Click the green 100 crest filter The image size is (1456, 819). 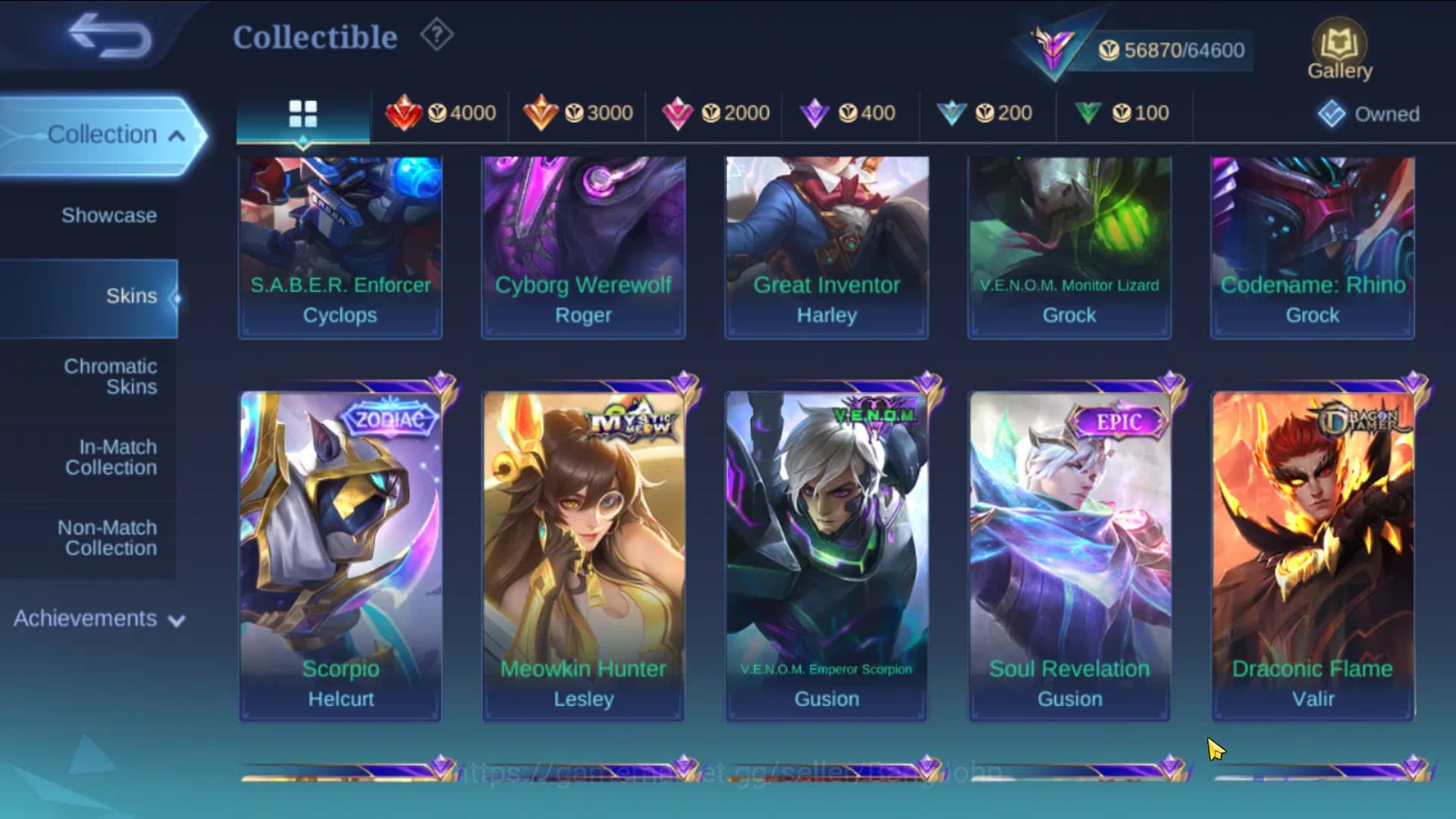pyautogui.click(x=1121, y=112)
